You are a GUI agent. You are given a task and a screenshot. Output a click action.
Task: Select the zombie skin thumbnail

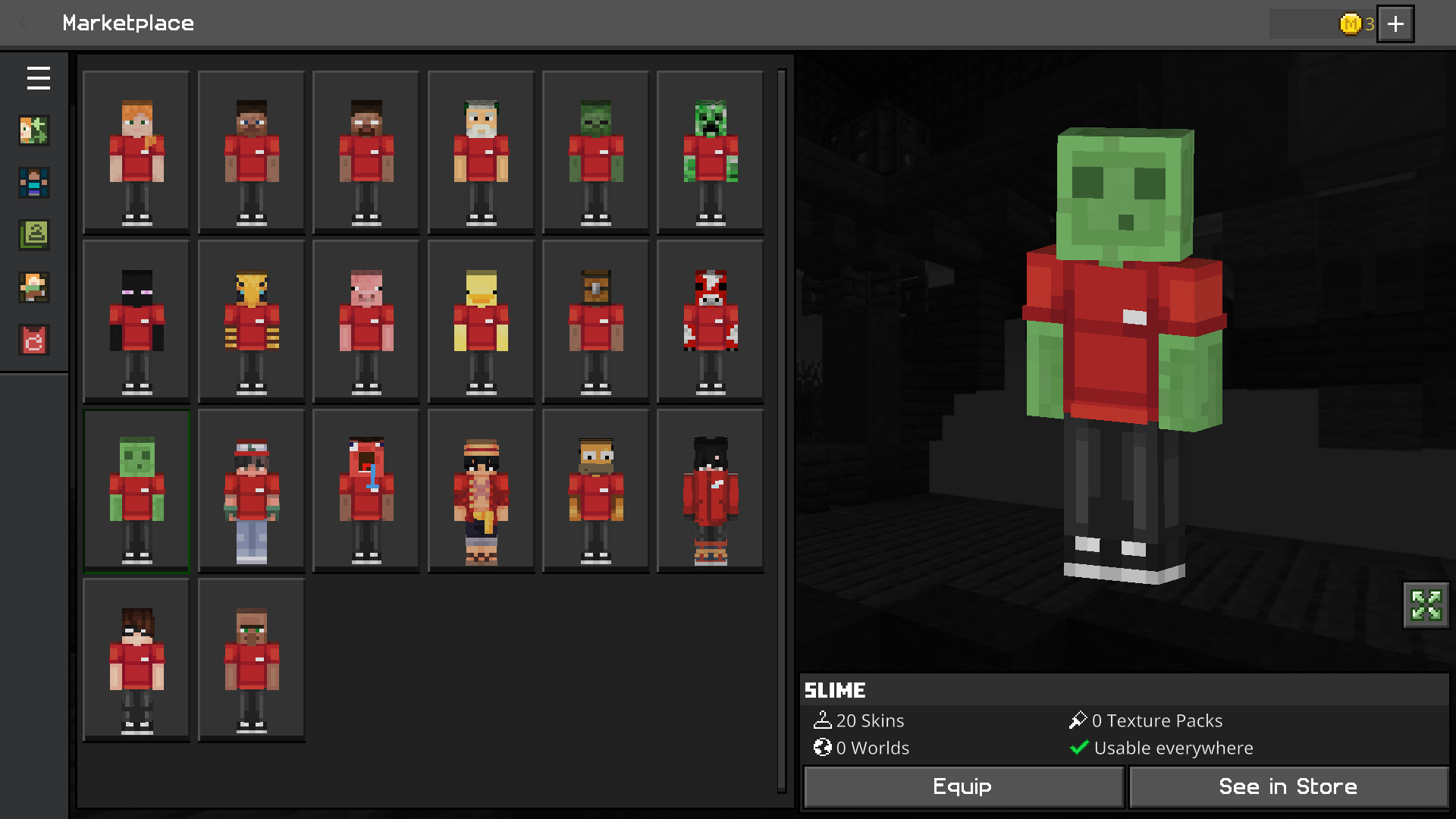[x=595, y=151]
